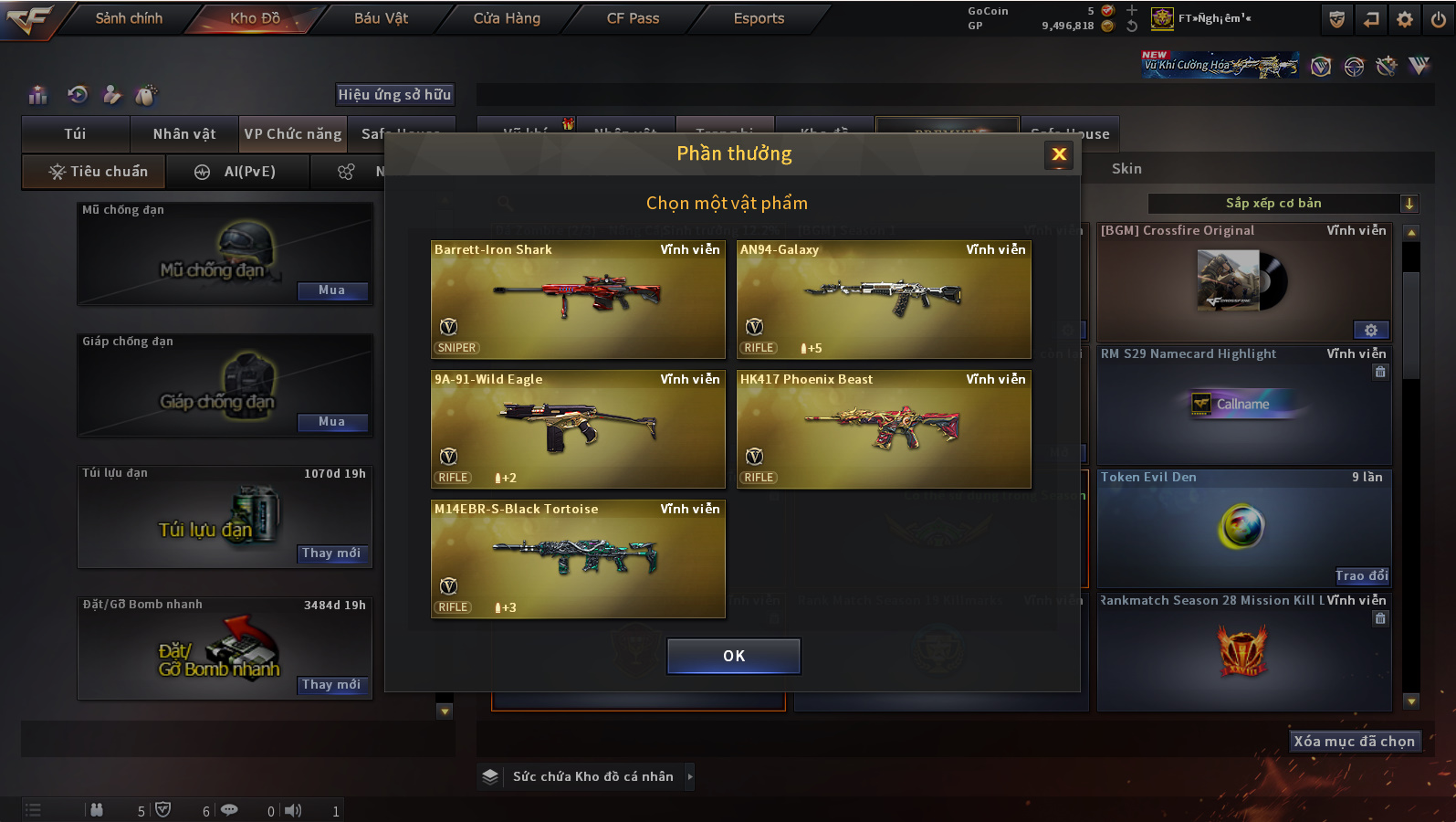
Task: Buy the Mũ chống đạn helmet
Action: 332,290
